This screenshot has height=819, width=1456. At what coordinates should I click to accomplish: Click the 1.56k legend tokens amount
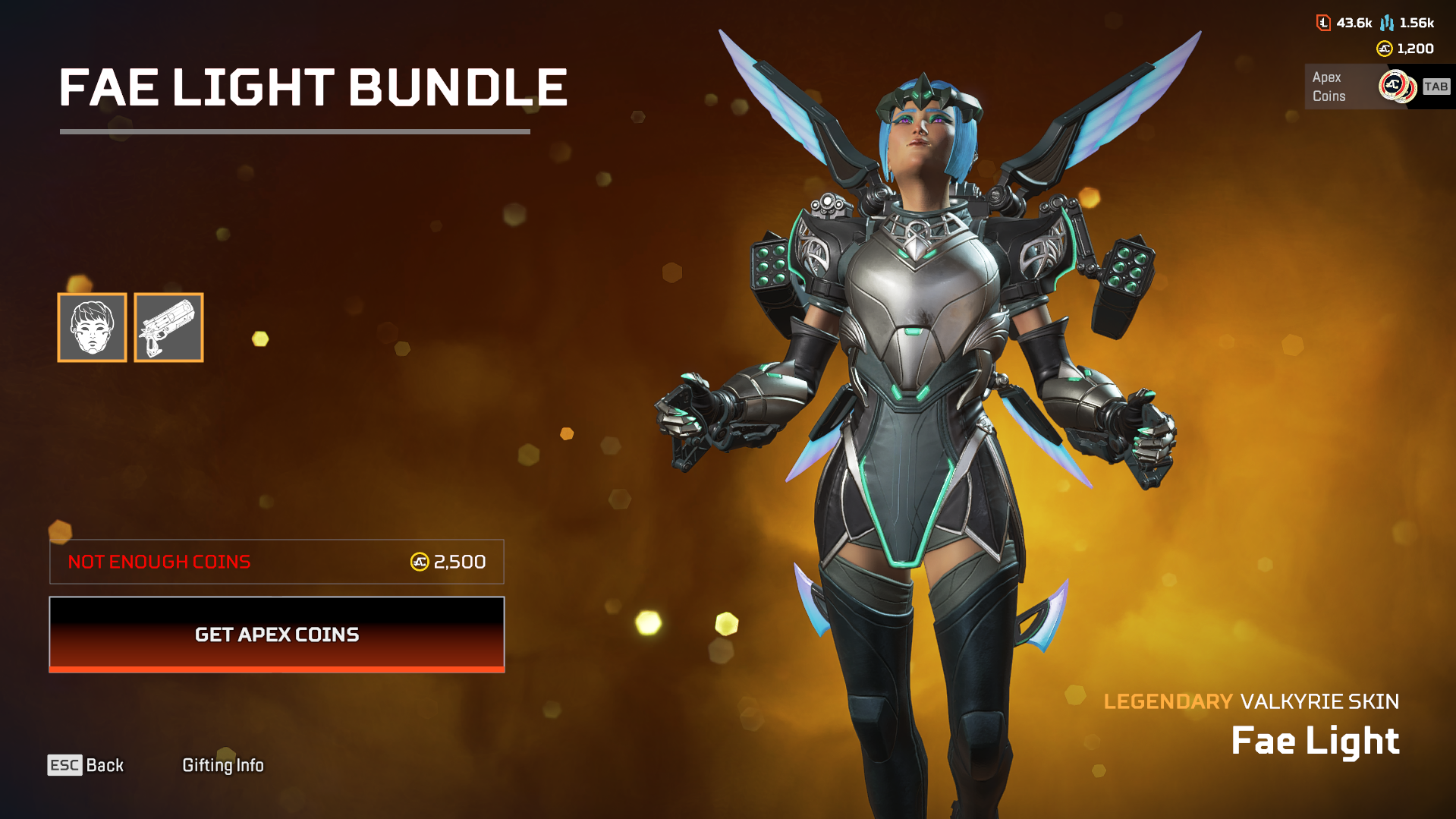[x=1417, y=23]
